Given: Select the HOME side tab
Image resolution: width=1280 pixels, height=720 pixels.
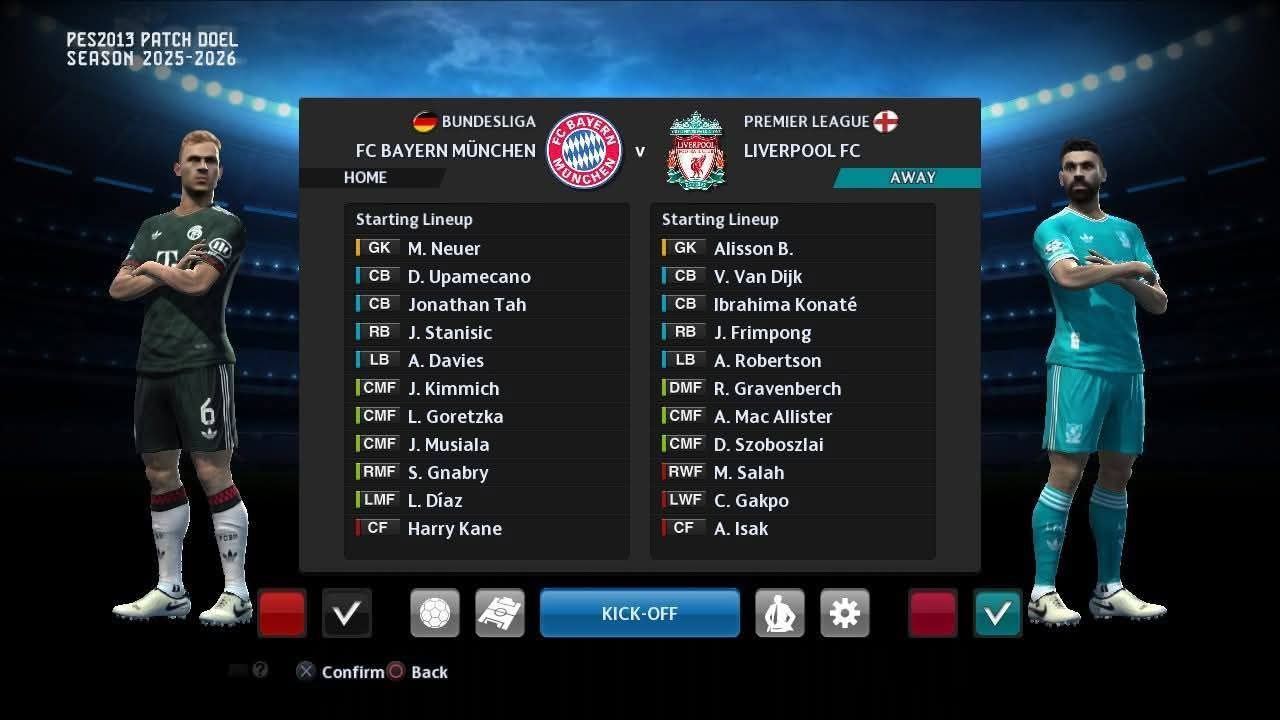Looking at the screenshot, I should pos(366,177).
